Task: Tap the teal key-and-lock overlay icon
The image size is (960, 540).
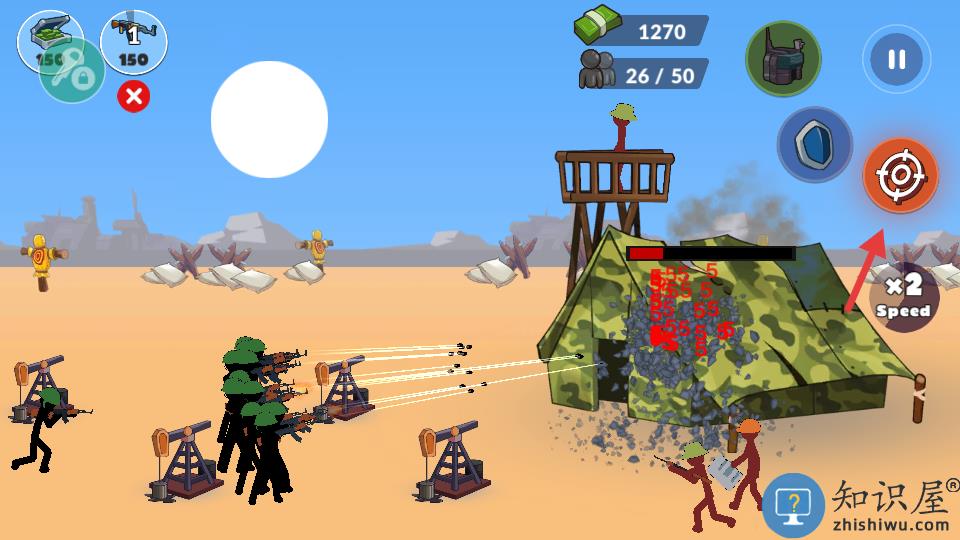Action: pos(72,71)
